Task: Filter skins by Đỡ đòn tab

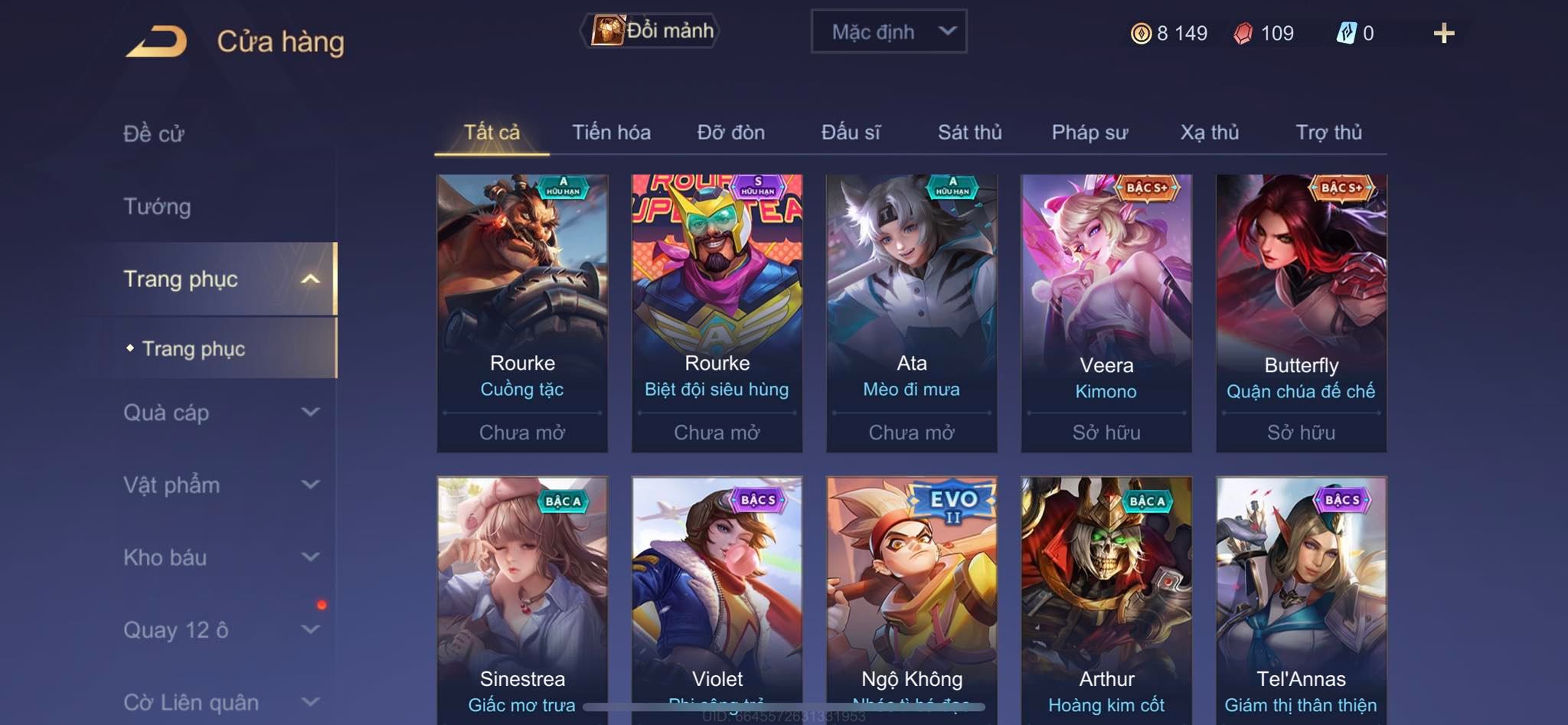Action: pos(730,132)
